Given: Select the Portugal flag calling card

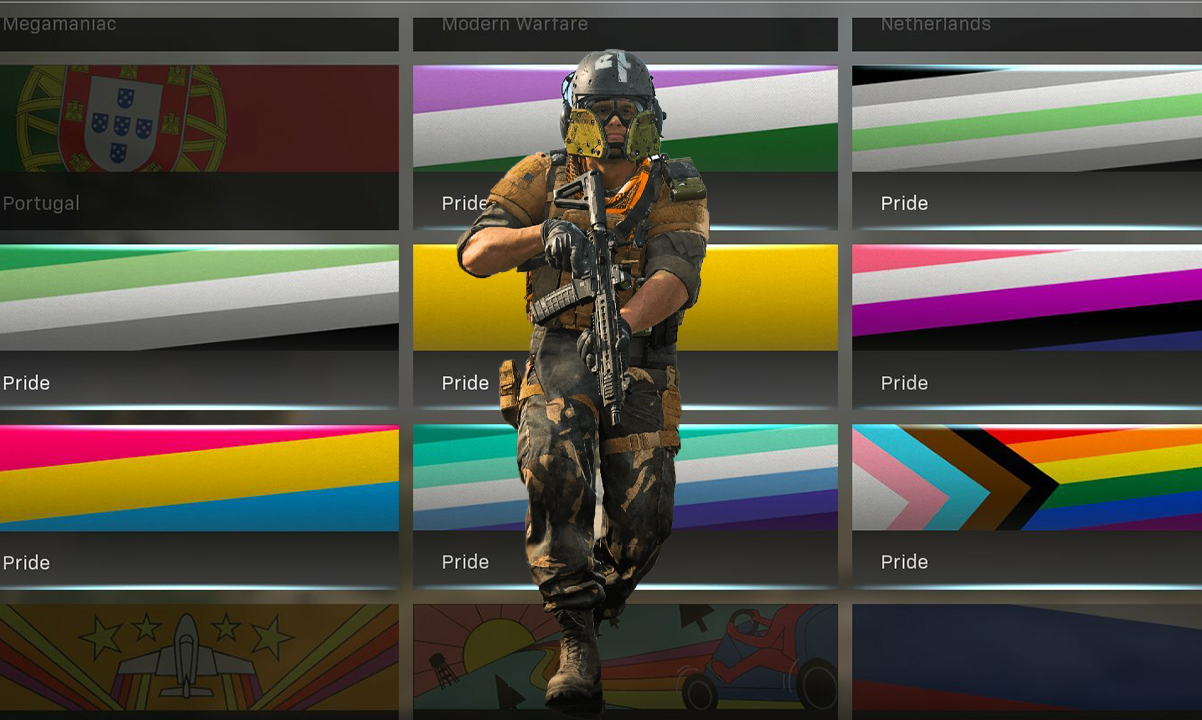Looking at the screenshot, I should point(199,120).
